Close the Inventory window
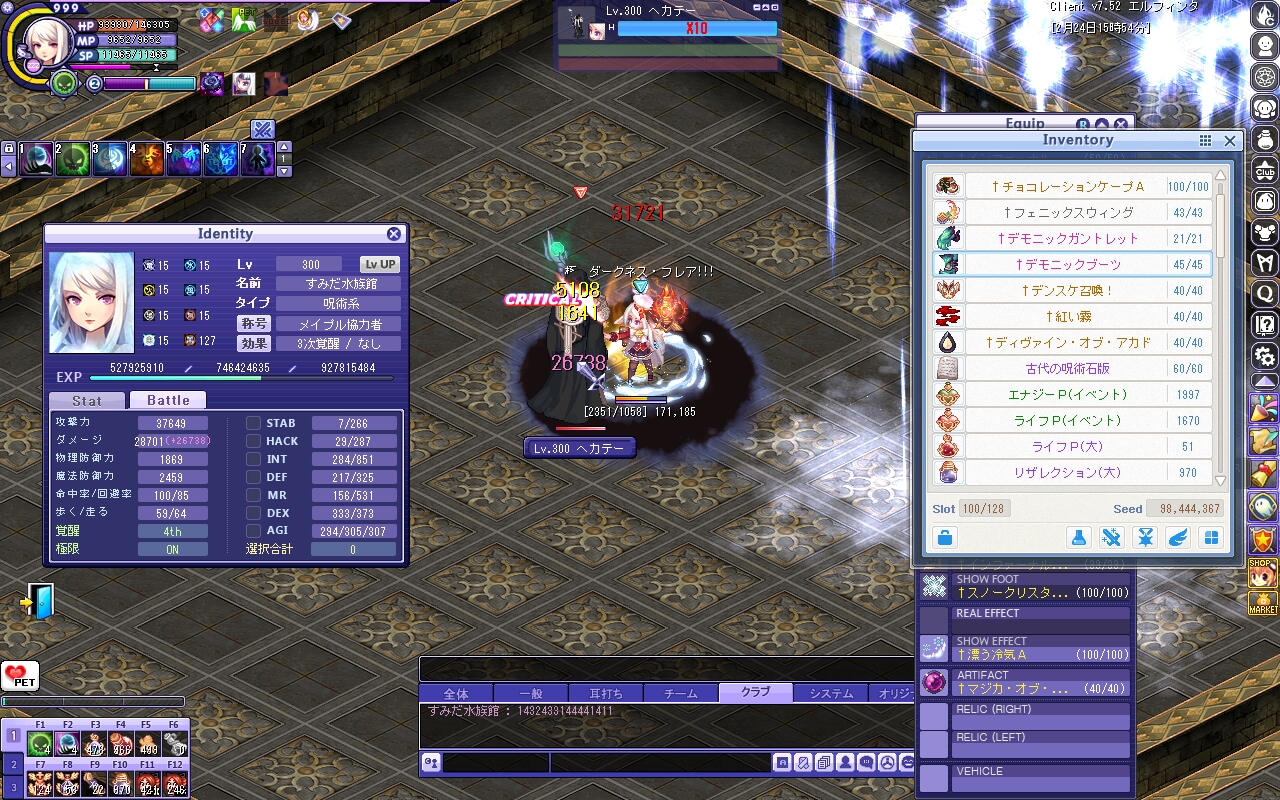 (x=1231, y=141)
